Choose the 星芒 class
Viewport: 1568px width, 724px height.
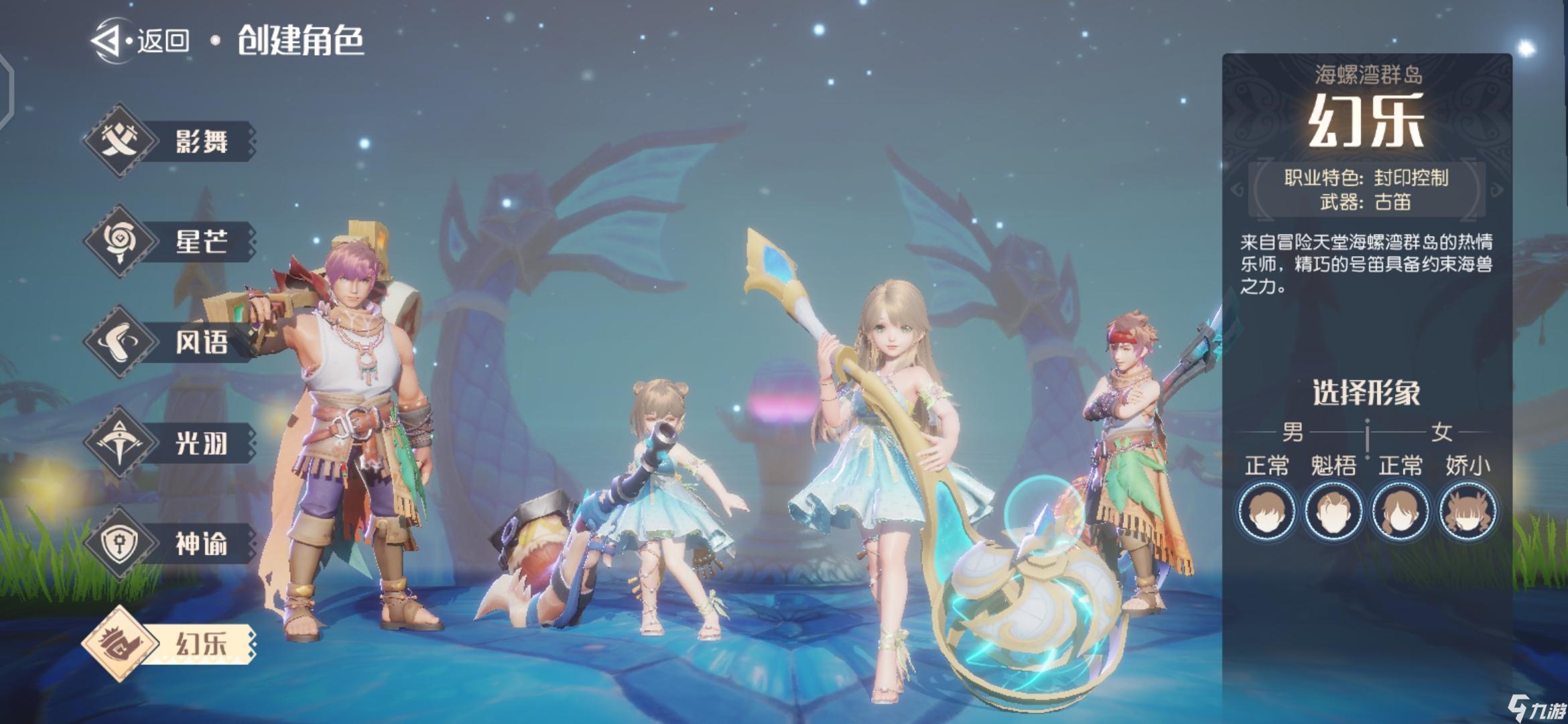pyautogui.click(x=171, y=241)
